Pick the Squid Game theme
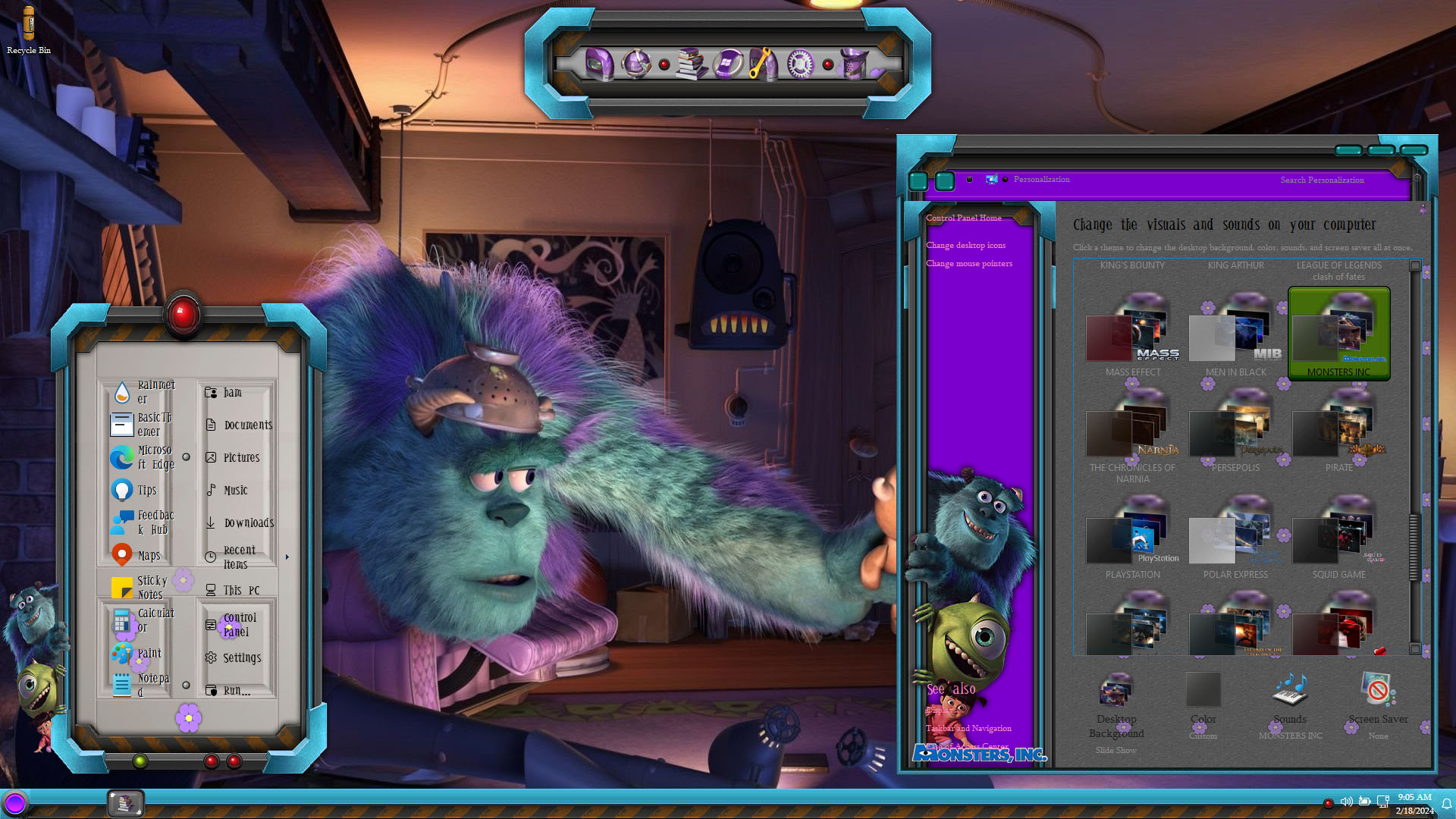1456x819 pixels. pos(1338,540)
